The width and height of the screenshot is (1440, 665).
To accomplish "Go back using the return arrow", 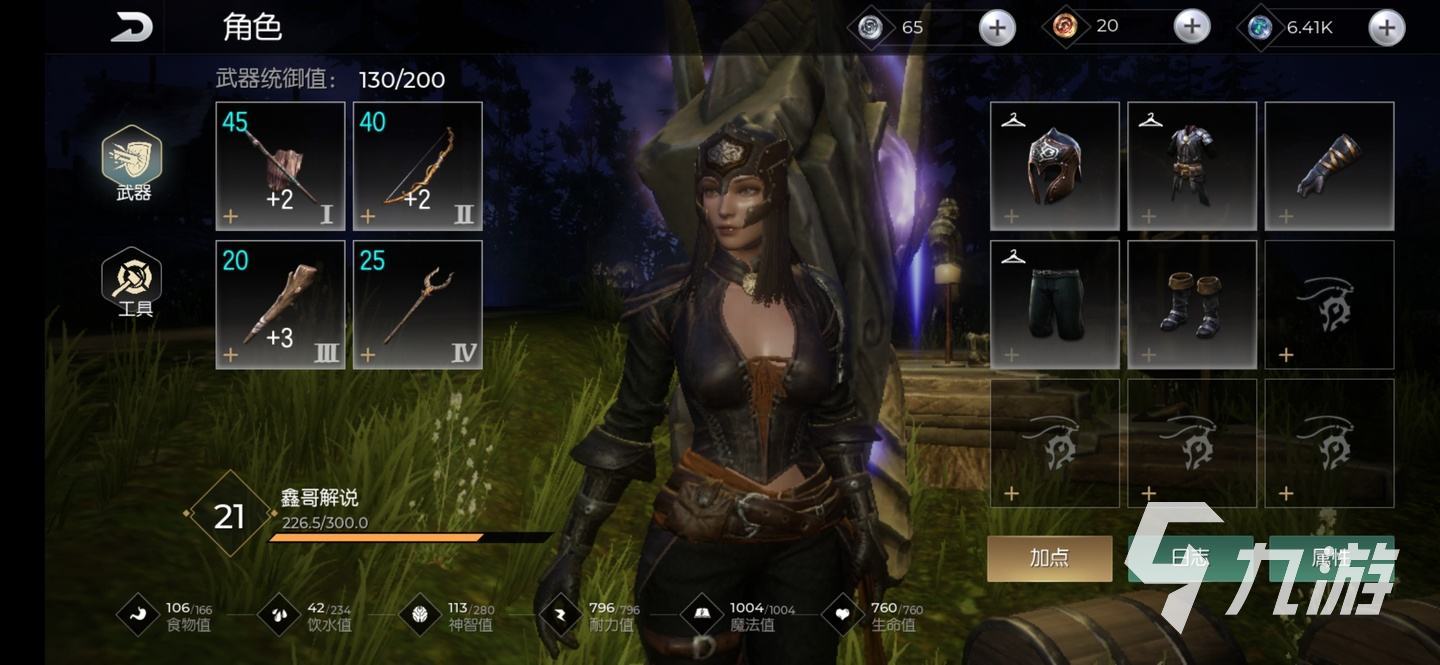I will 132,28.
